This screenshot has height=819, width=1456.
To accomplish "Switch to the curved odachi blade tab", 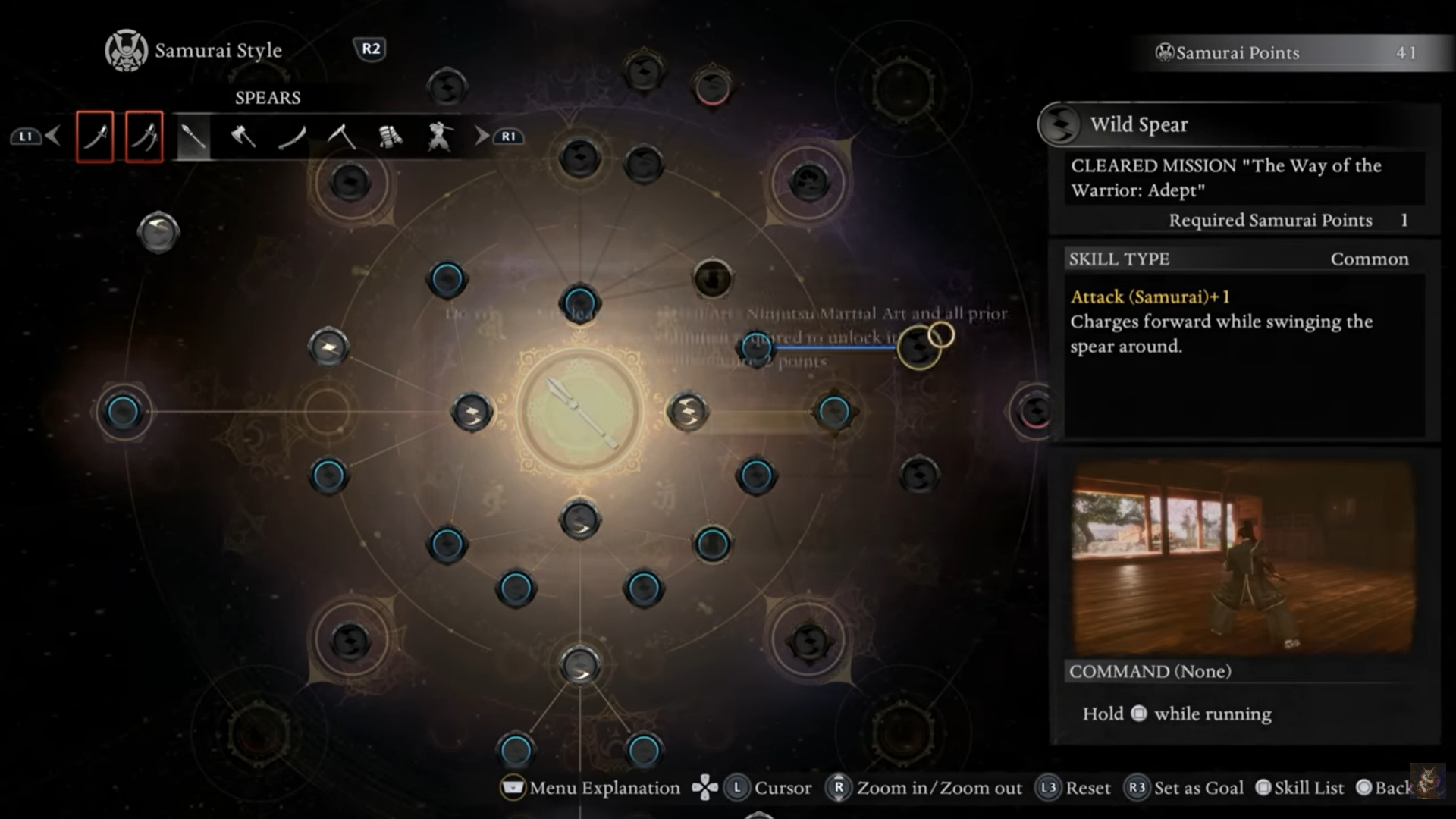I will click(x=292, y=136).
